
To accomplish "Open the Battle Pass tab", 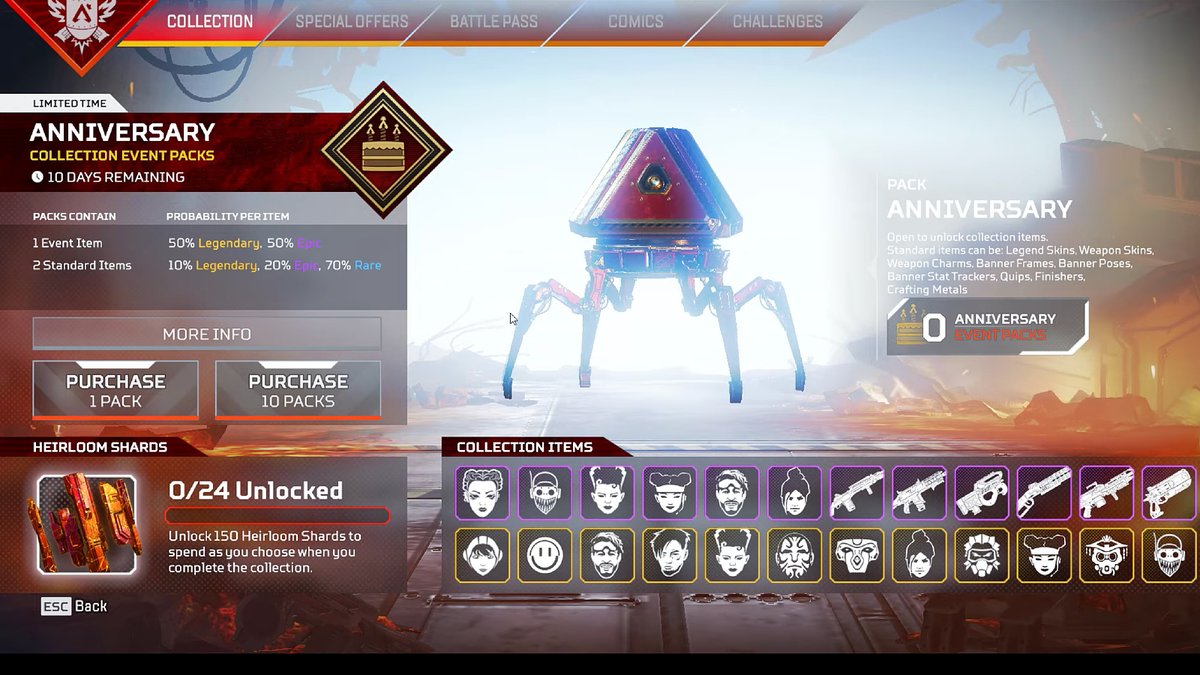I will [493, 21].
